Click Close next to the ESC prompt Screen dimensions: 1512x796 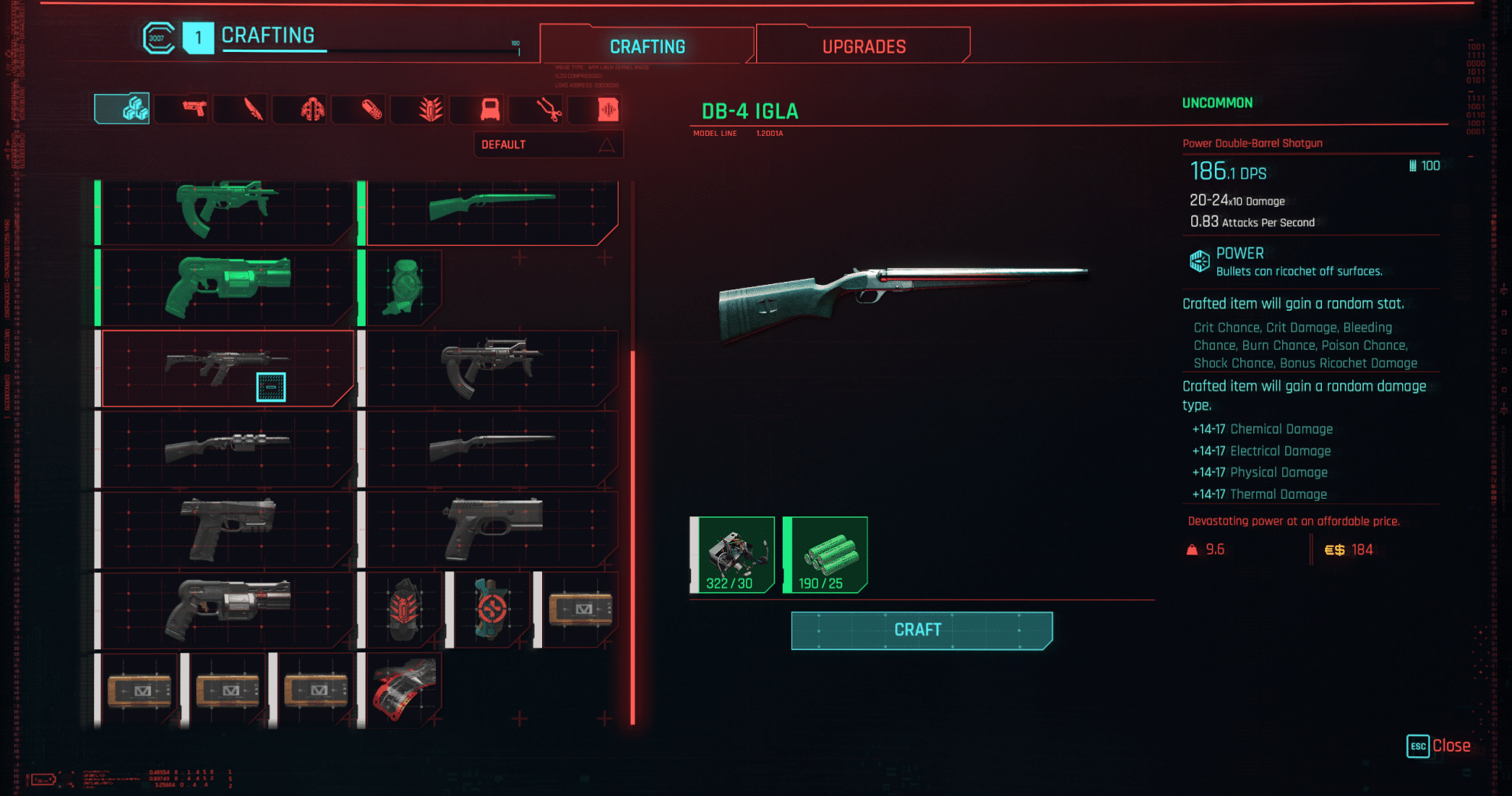click(x=1453, y=746)
